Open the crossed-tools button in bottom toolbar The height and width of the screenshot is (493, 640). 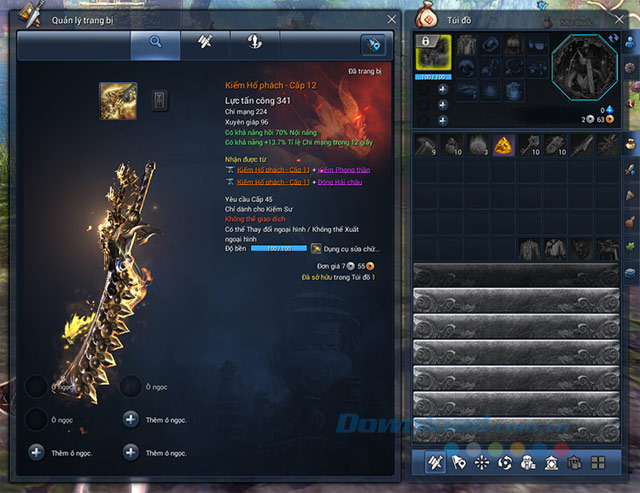(x=436, y=463)
